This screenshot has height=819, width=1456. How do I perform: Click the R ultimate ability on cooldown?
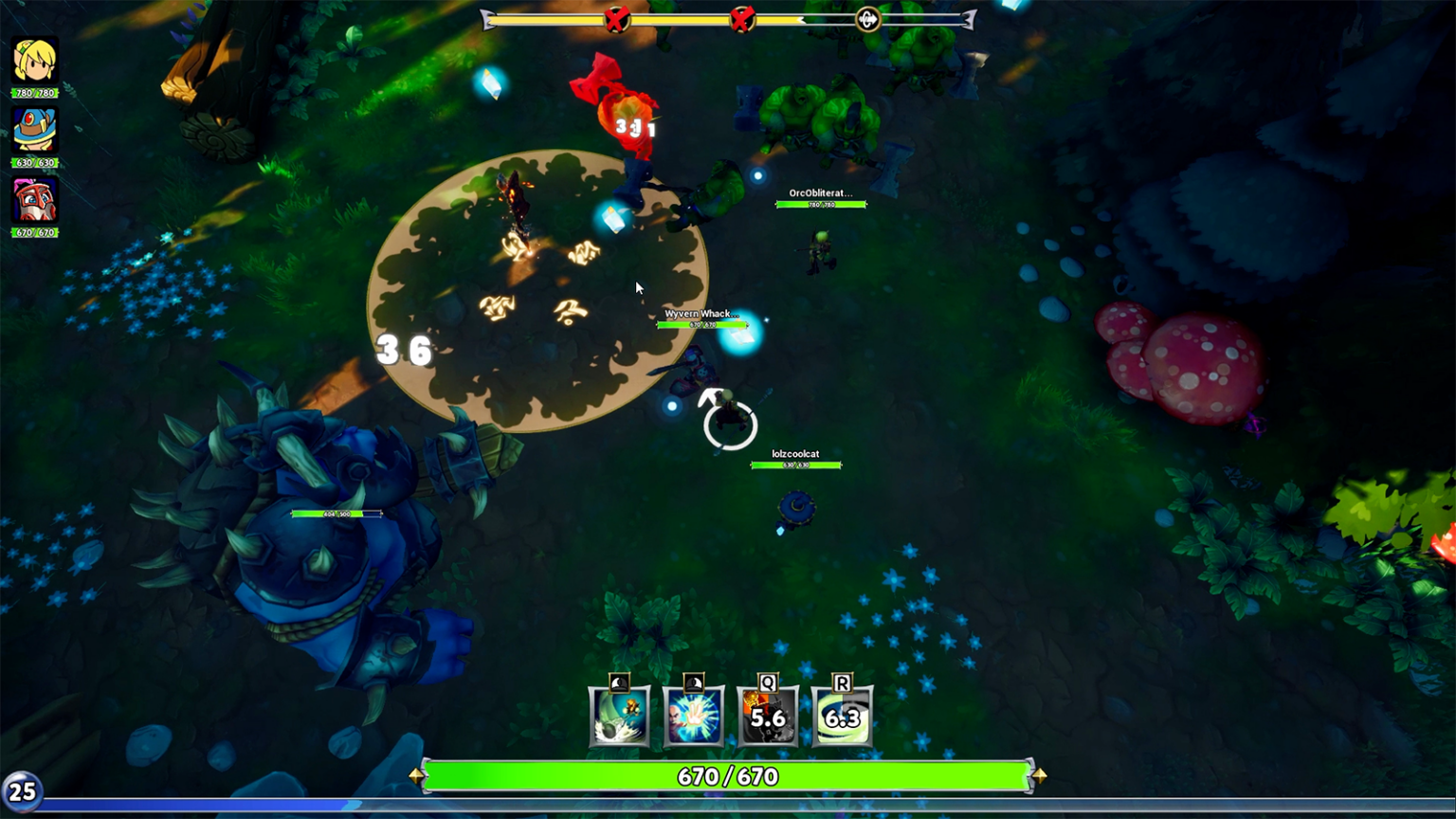point(840,718)
